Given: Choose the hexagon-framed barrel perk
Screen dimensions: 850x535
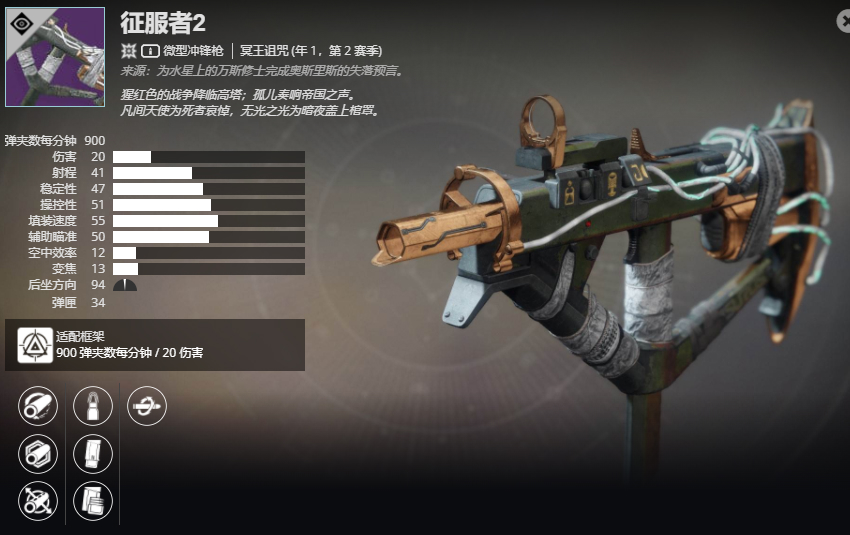Looking at the screenshot, I should [38, 454].
